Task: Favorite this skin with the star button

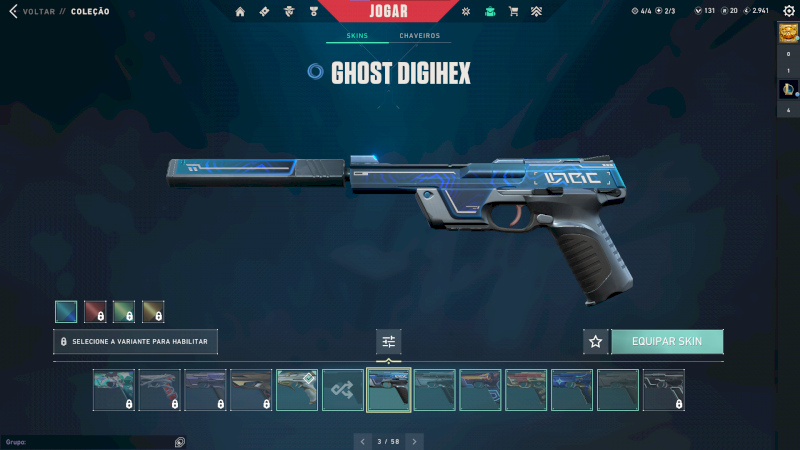Action: (x=596, y=341)
